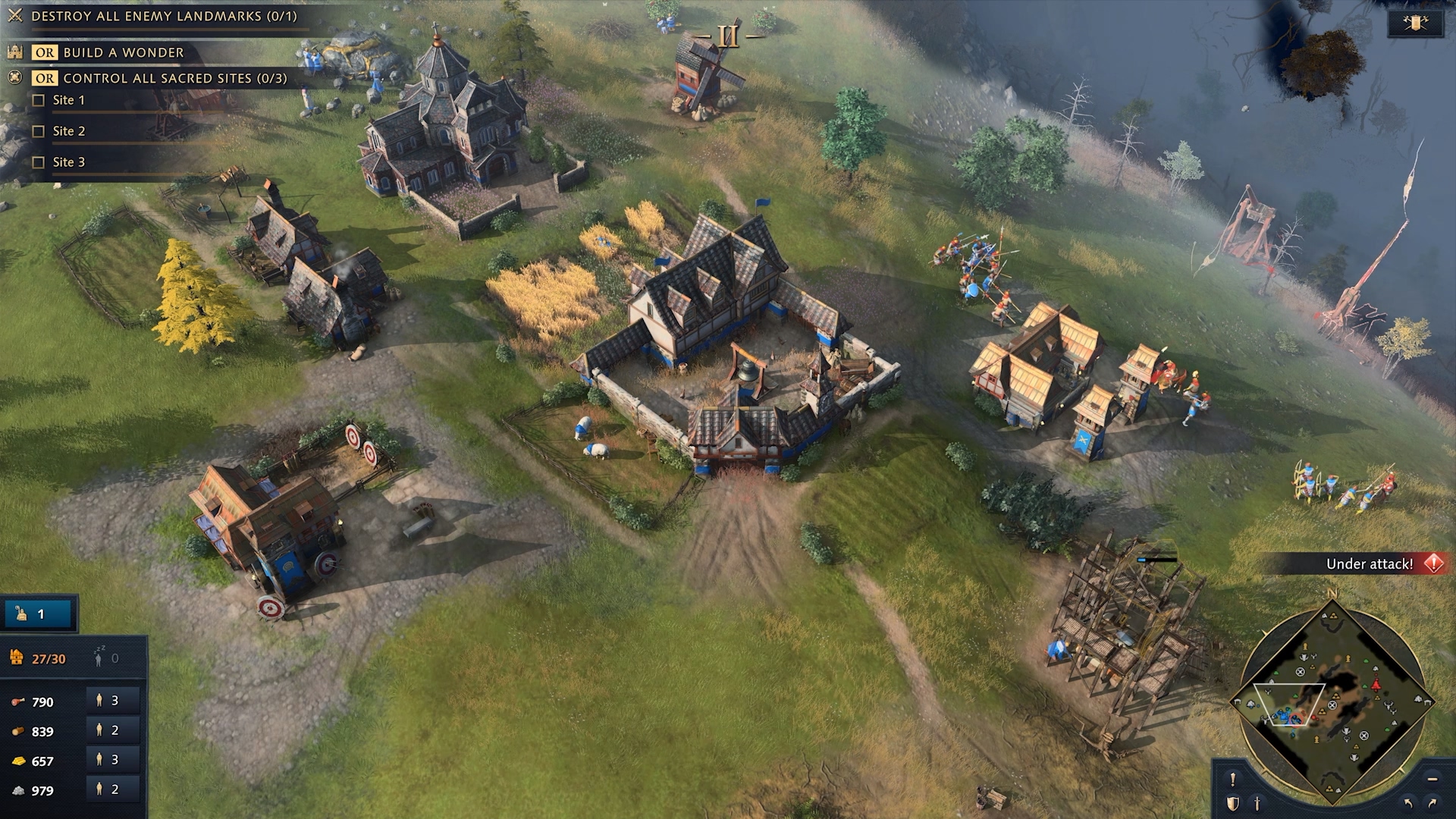Click the Site 3 objective entry
This screenshot has width=1456, height=819.
click(68, 162)
